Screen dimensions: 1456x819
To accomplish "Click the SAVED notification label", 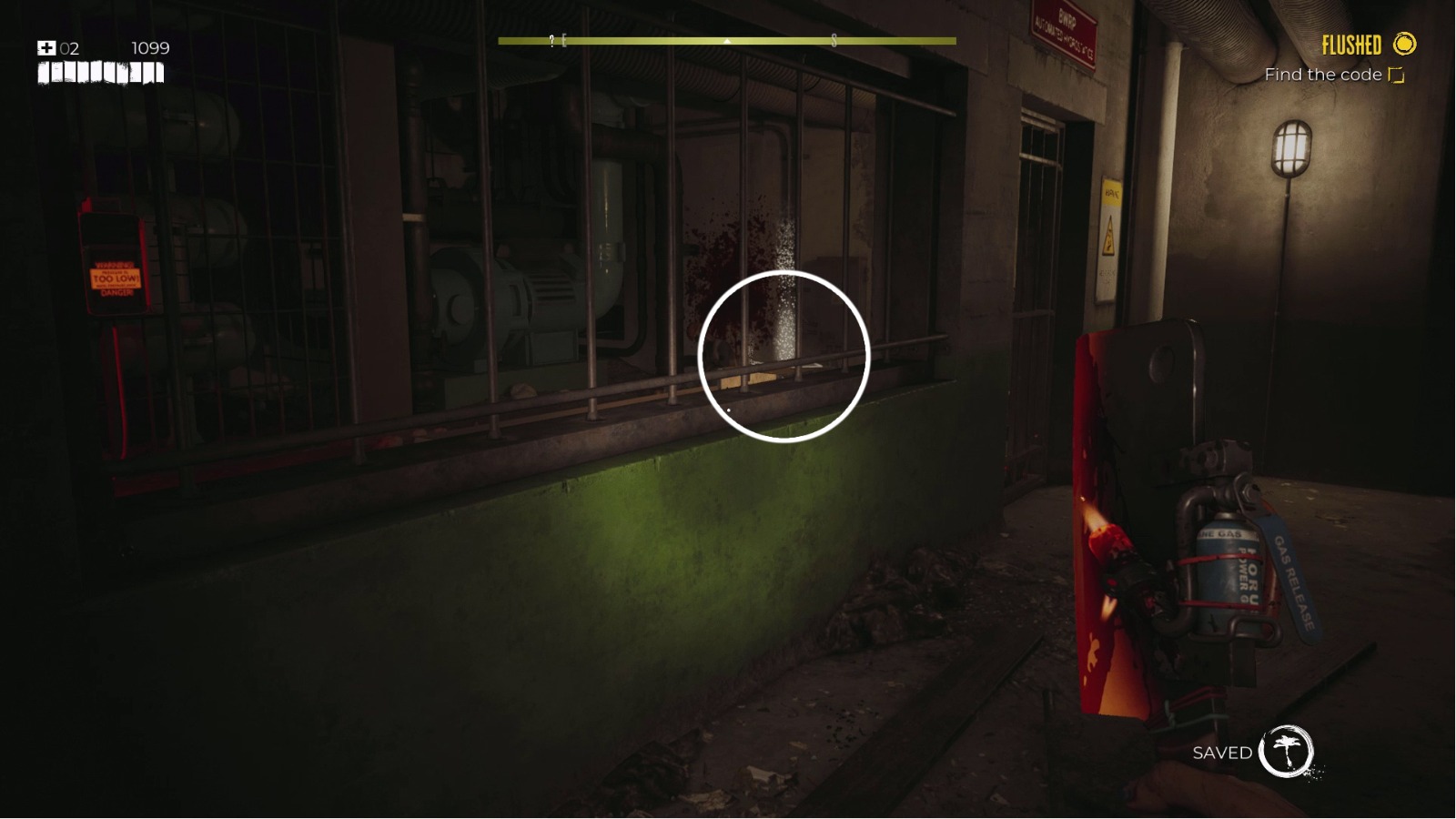I will [1223, 753].
